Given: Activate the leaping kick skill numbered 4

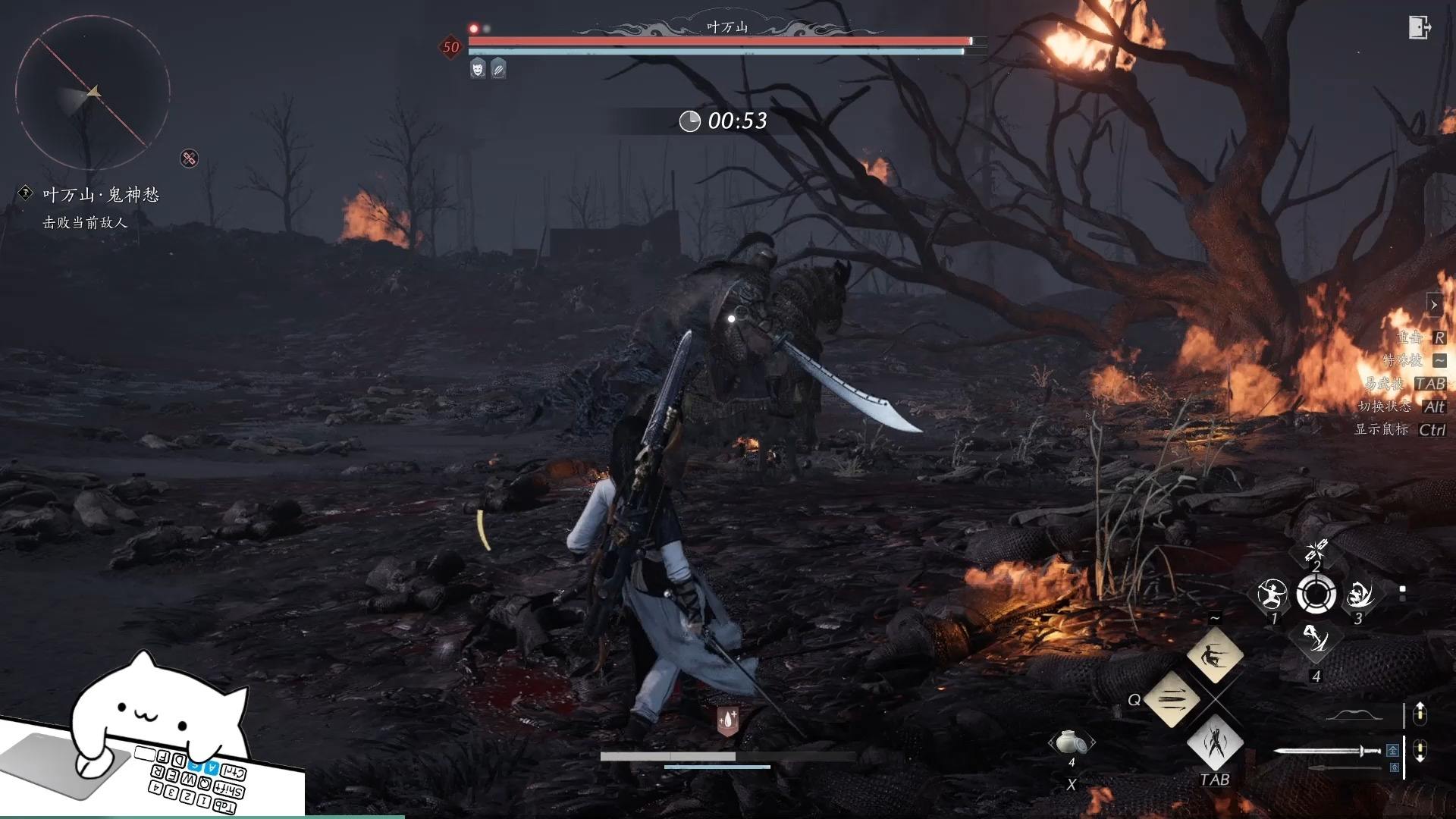Looking at the screenshot, I should 1316,641.
